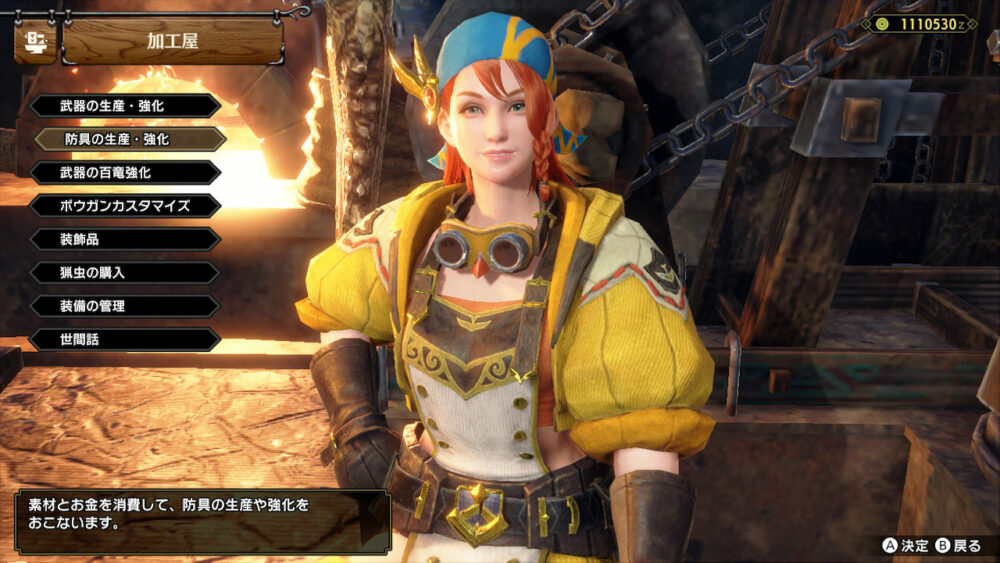Select 武器の生産・強化 menu entry

pos(124,106)
